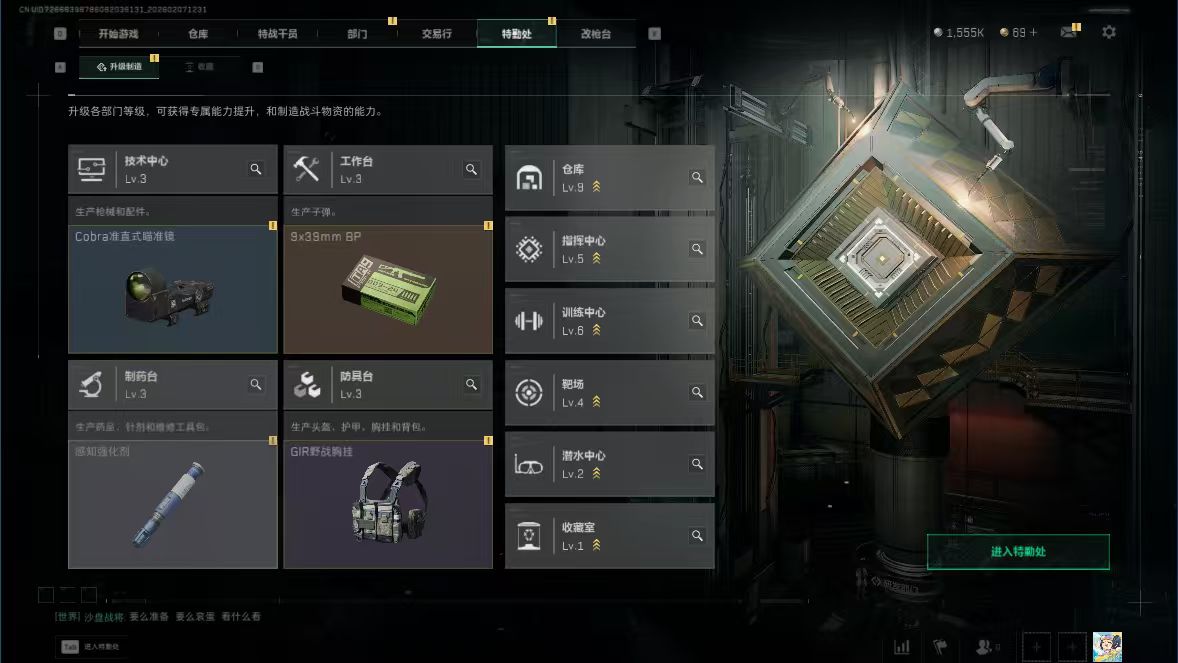Choose the 潜水中心 department row
The height and width of the screenshot is (663, 1178).
[x=609, y=464]
